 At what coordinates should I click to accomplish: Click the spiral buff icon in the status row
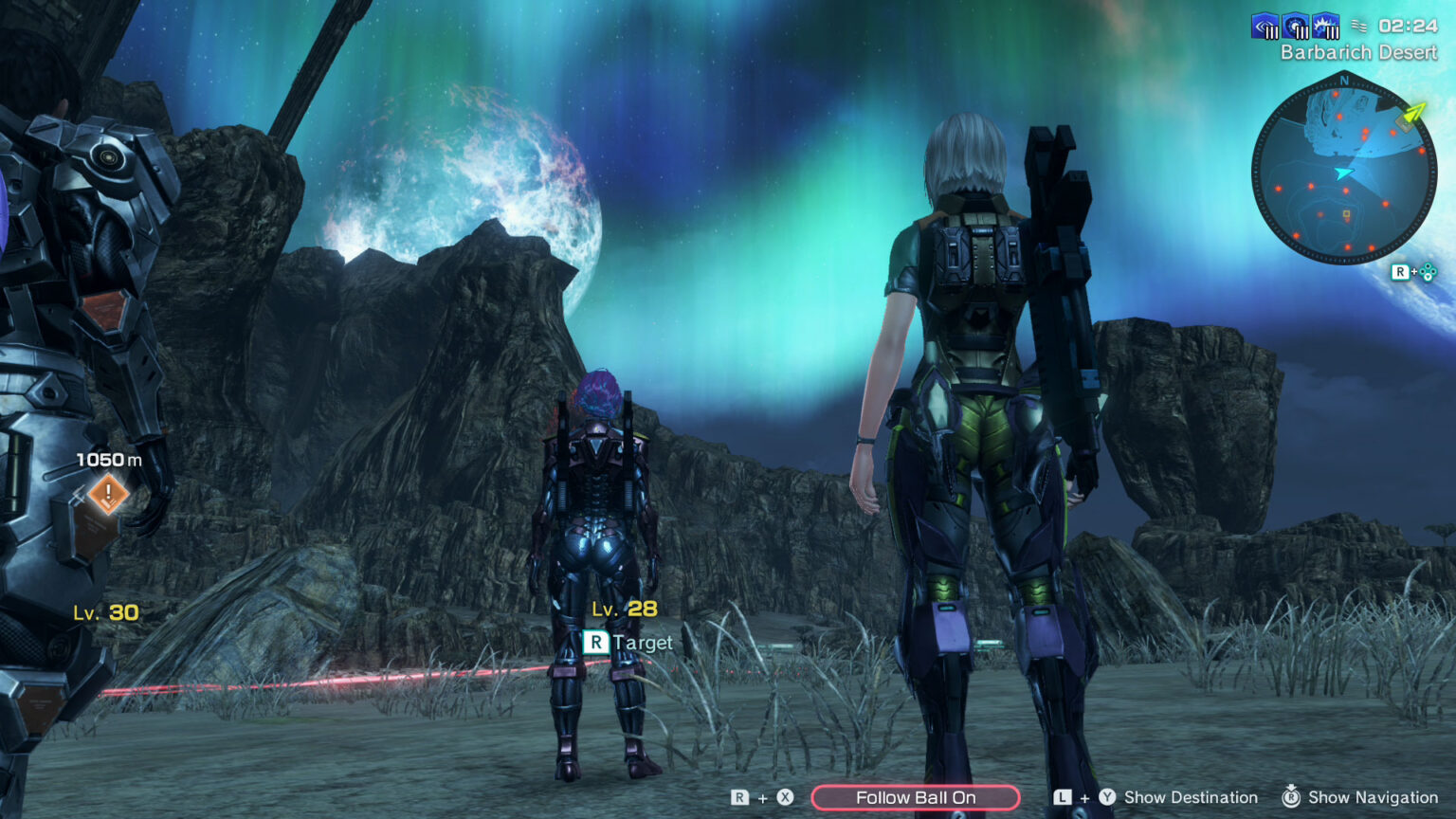(1294, 24)
